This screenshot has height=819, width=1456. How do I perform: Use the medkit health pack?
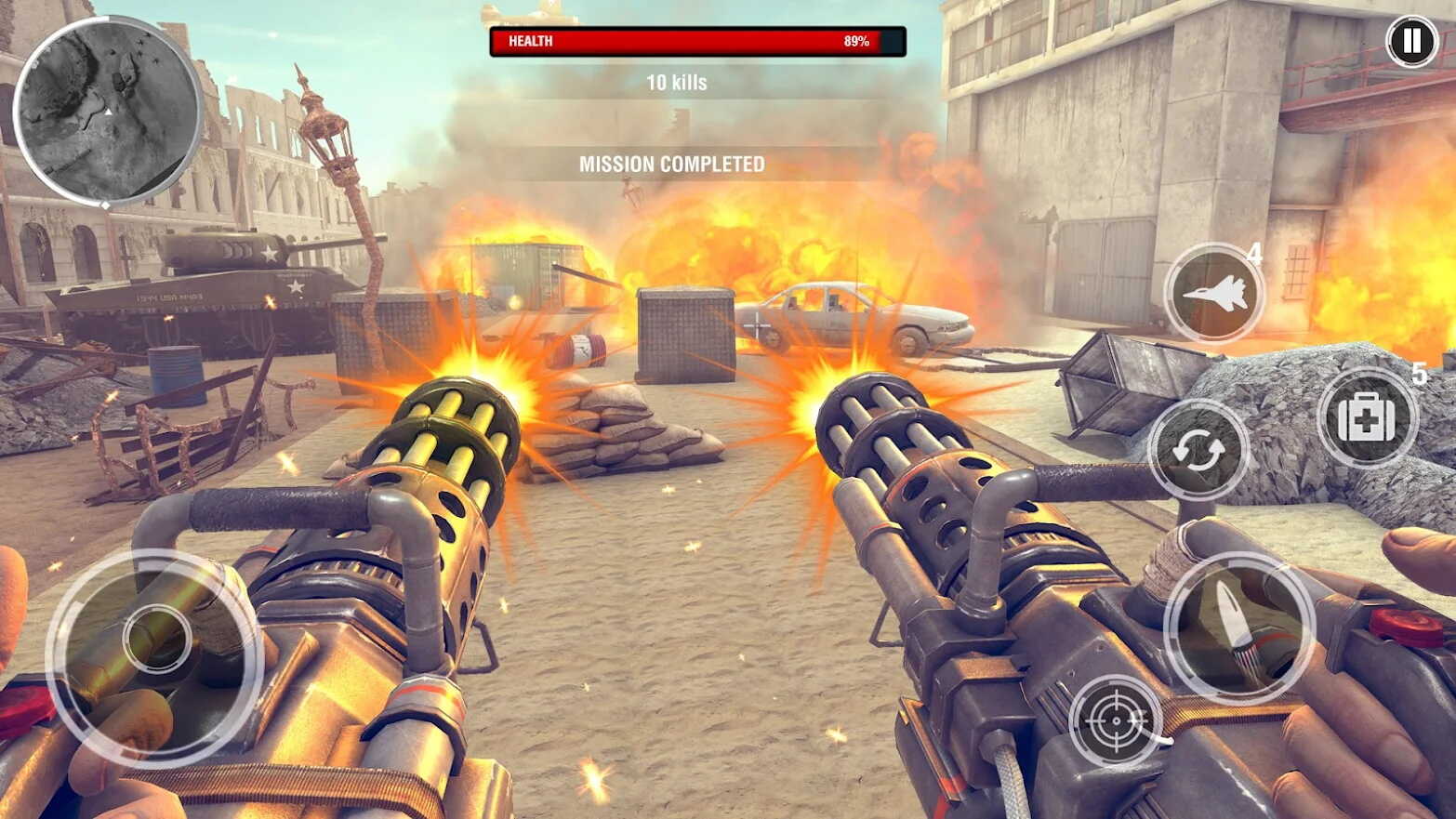coord(1366,418)
